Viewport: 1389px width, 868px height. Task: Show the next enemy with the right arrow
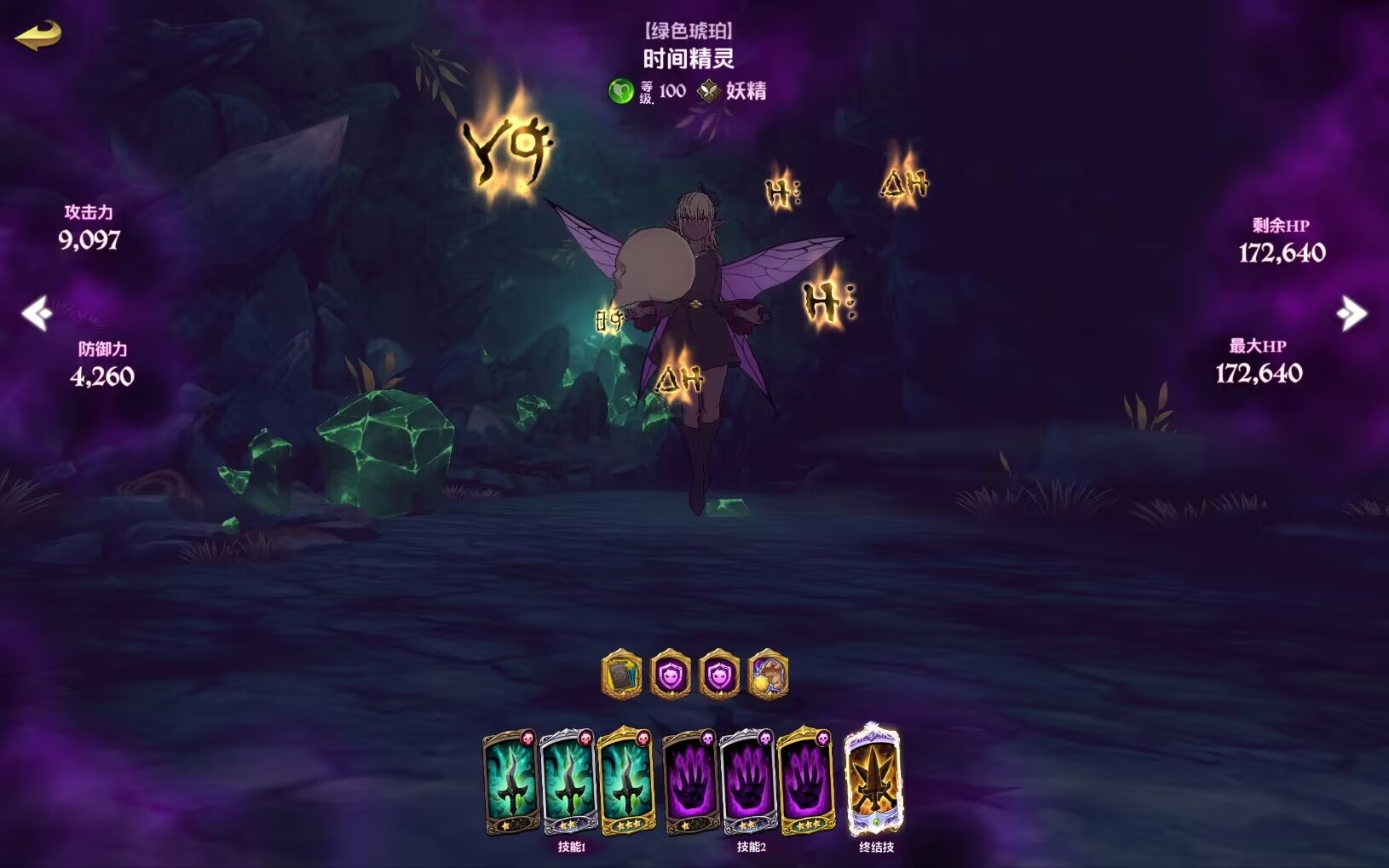(1352, 313)
